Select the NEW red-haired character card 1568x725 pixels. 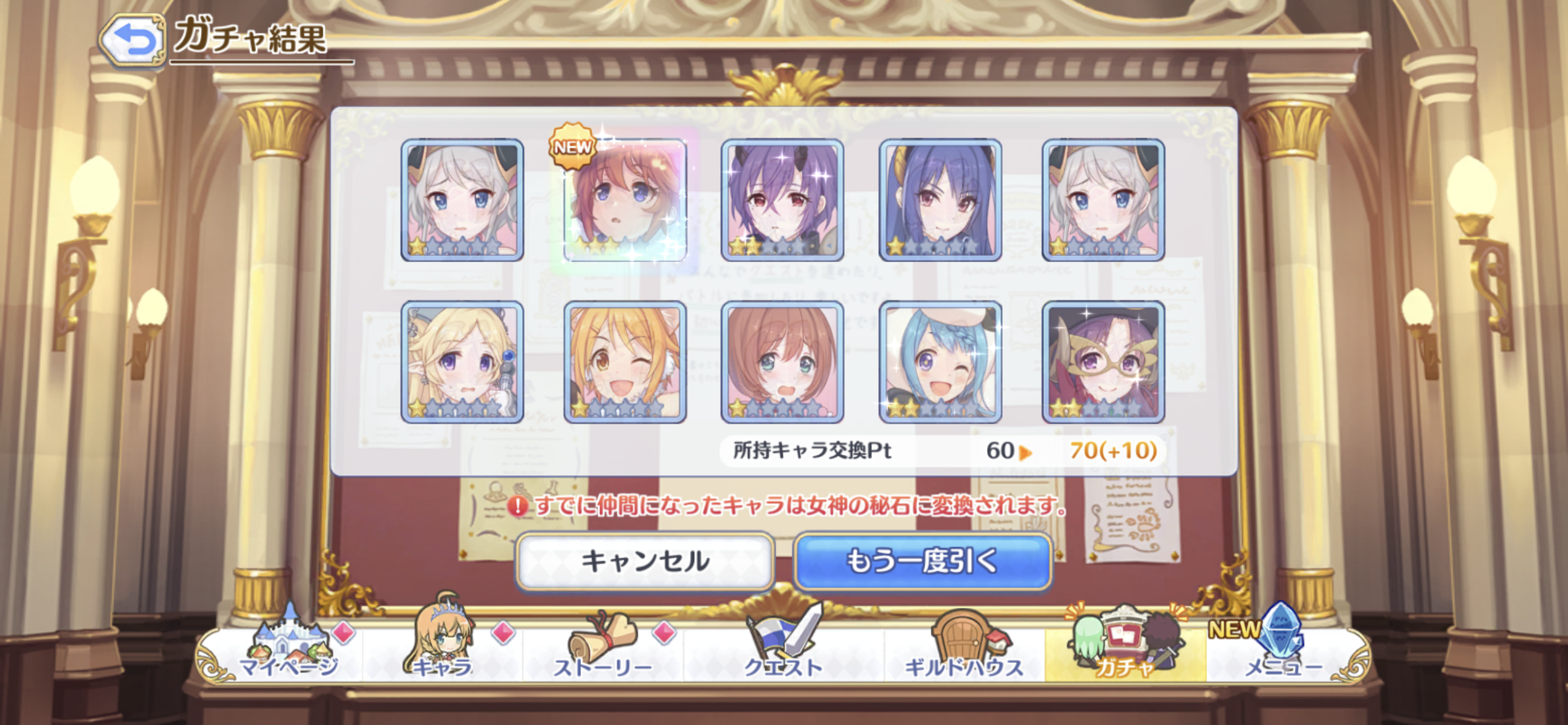point(625,200)
